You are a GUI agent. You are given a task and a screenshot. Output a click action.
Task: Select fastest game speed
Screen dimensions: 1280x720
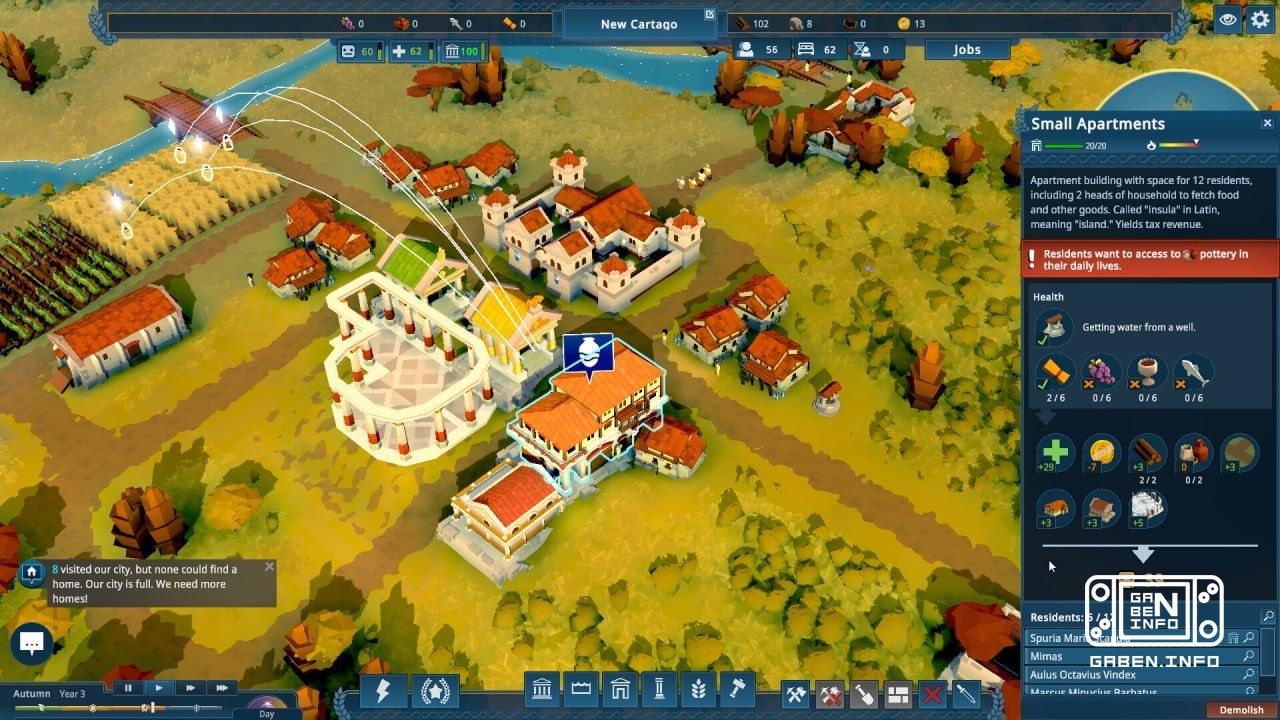click(x=221, y=687)
